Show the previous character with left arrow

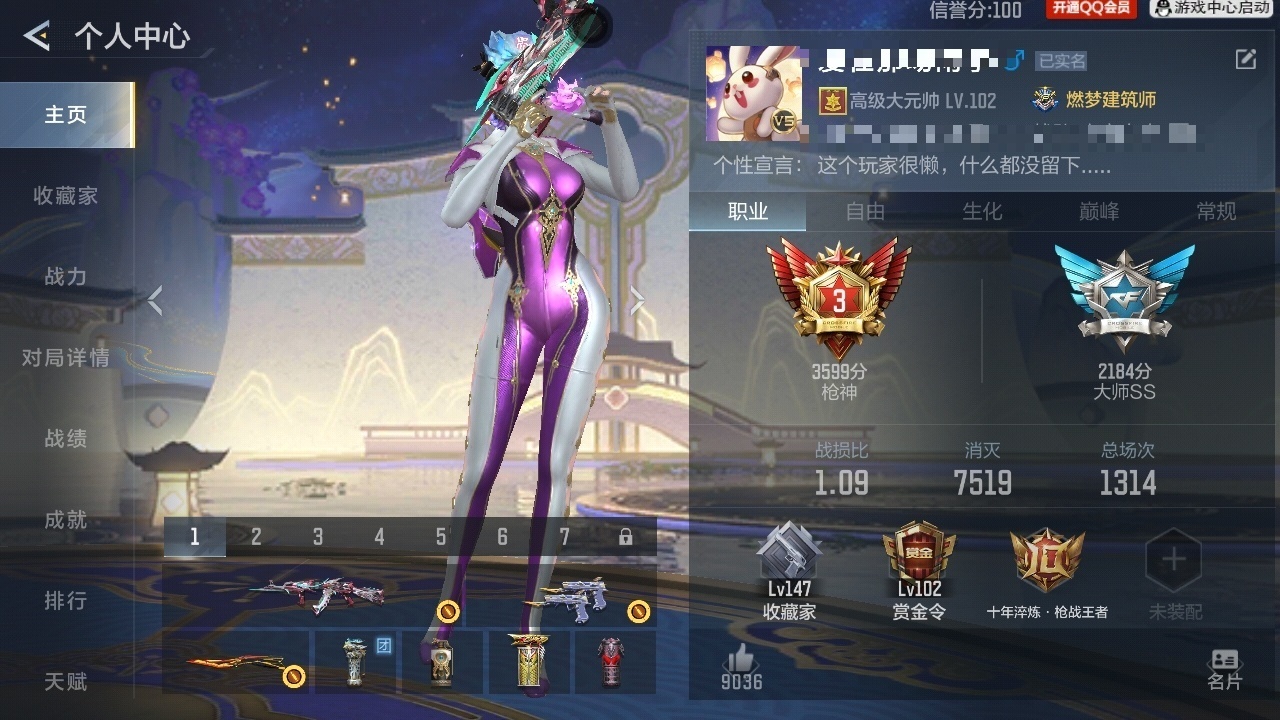[155, 302]
